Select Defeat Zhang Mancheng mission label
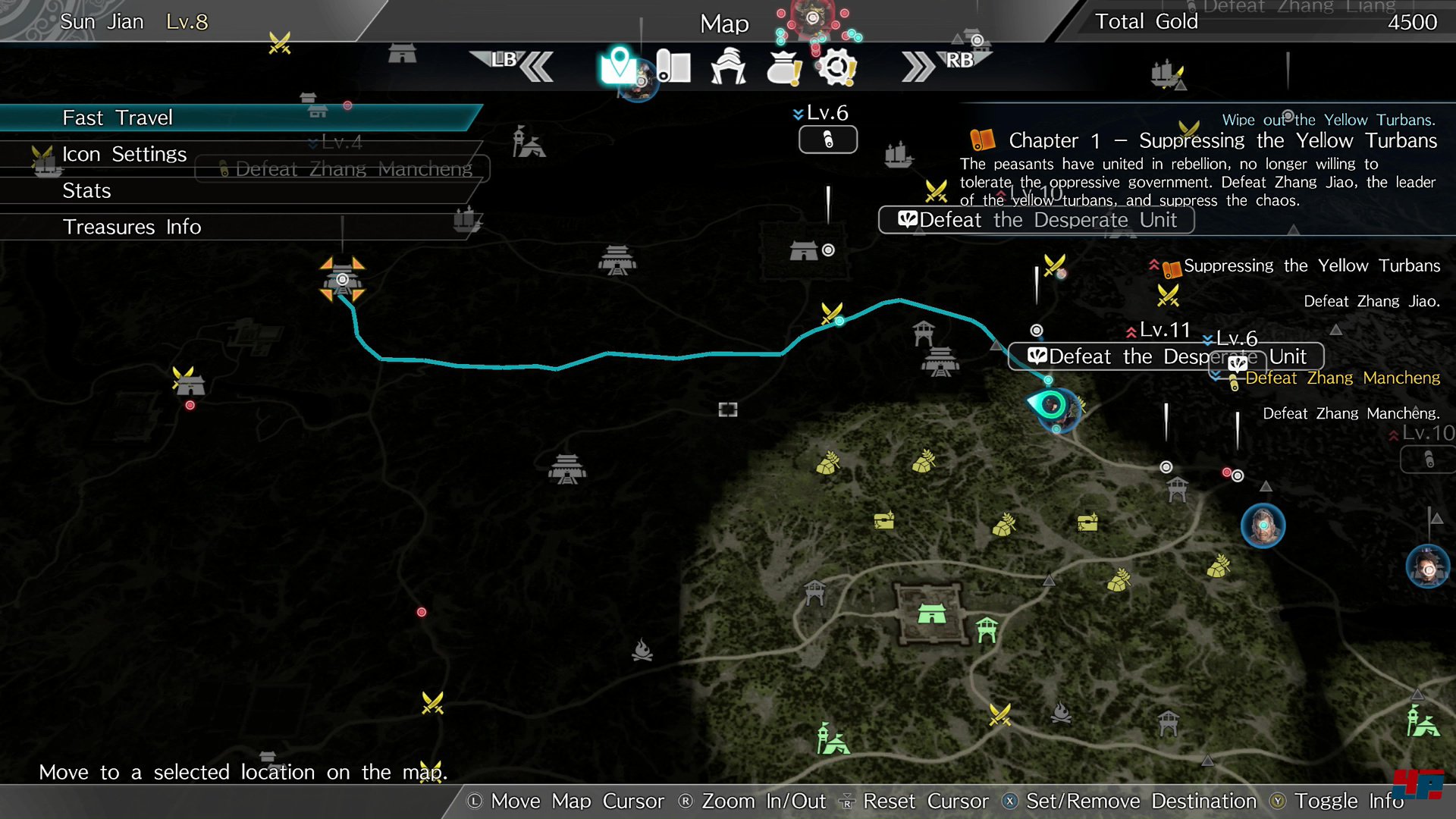Image resolution: width=1456 pixels, height=819 pixels. coord(1342,378)
